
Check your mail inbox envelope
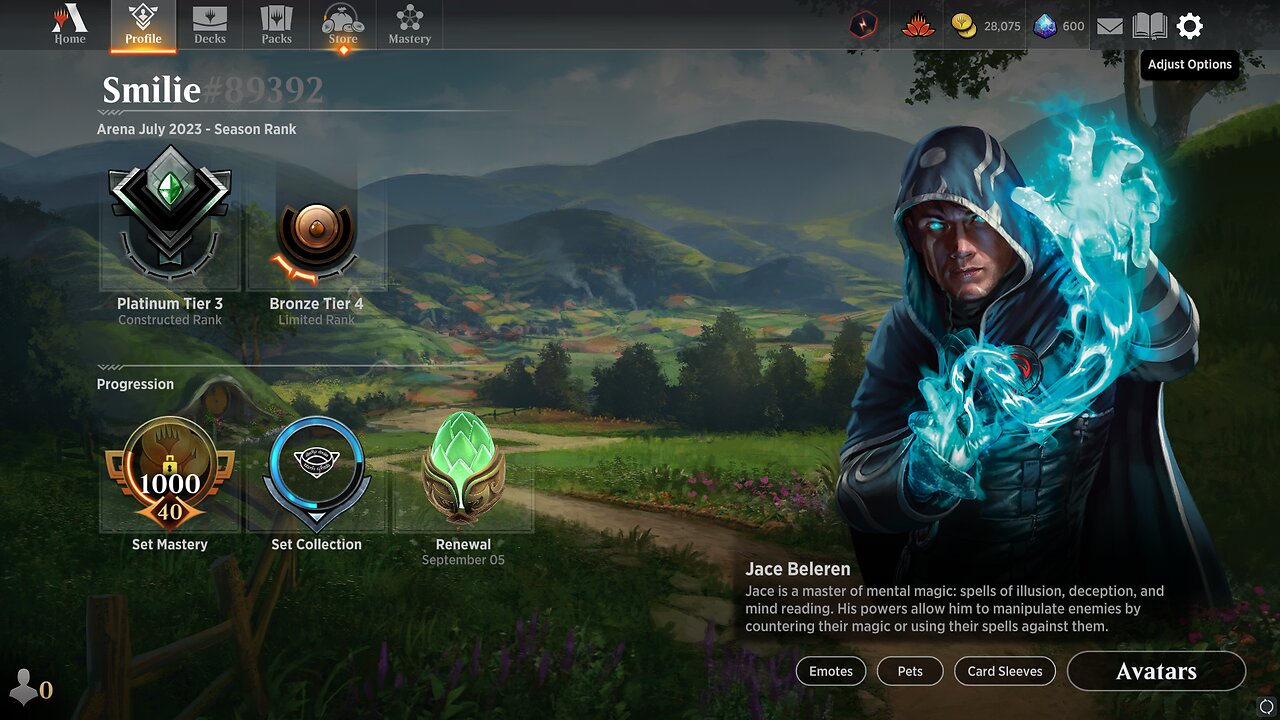point(1110,27)
